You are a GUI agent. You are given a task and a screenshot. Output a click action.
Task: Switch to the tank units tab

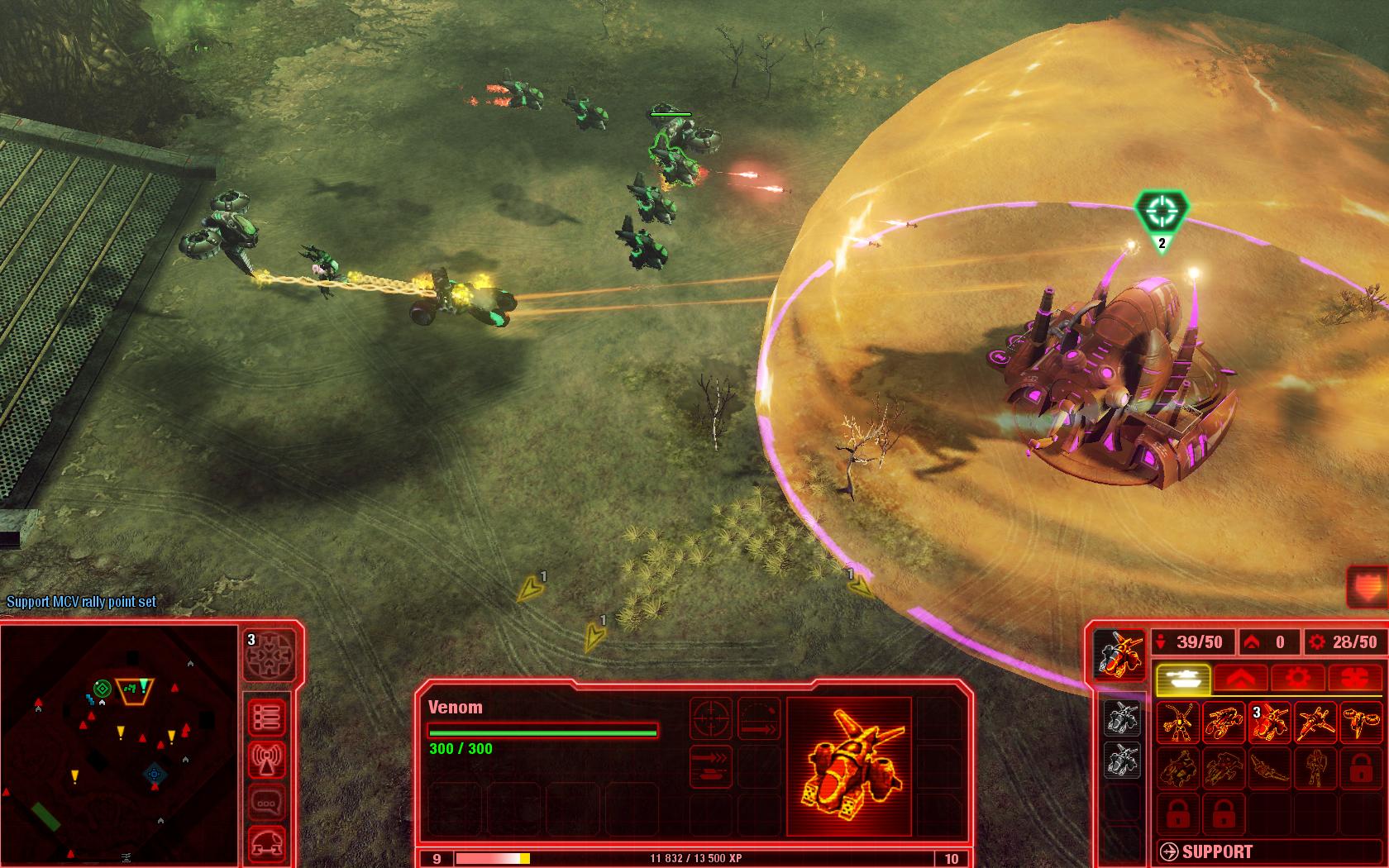[x=1183, y=679]
